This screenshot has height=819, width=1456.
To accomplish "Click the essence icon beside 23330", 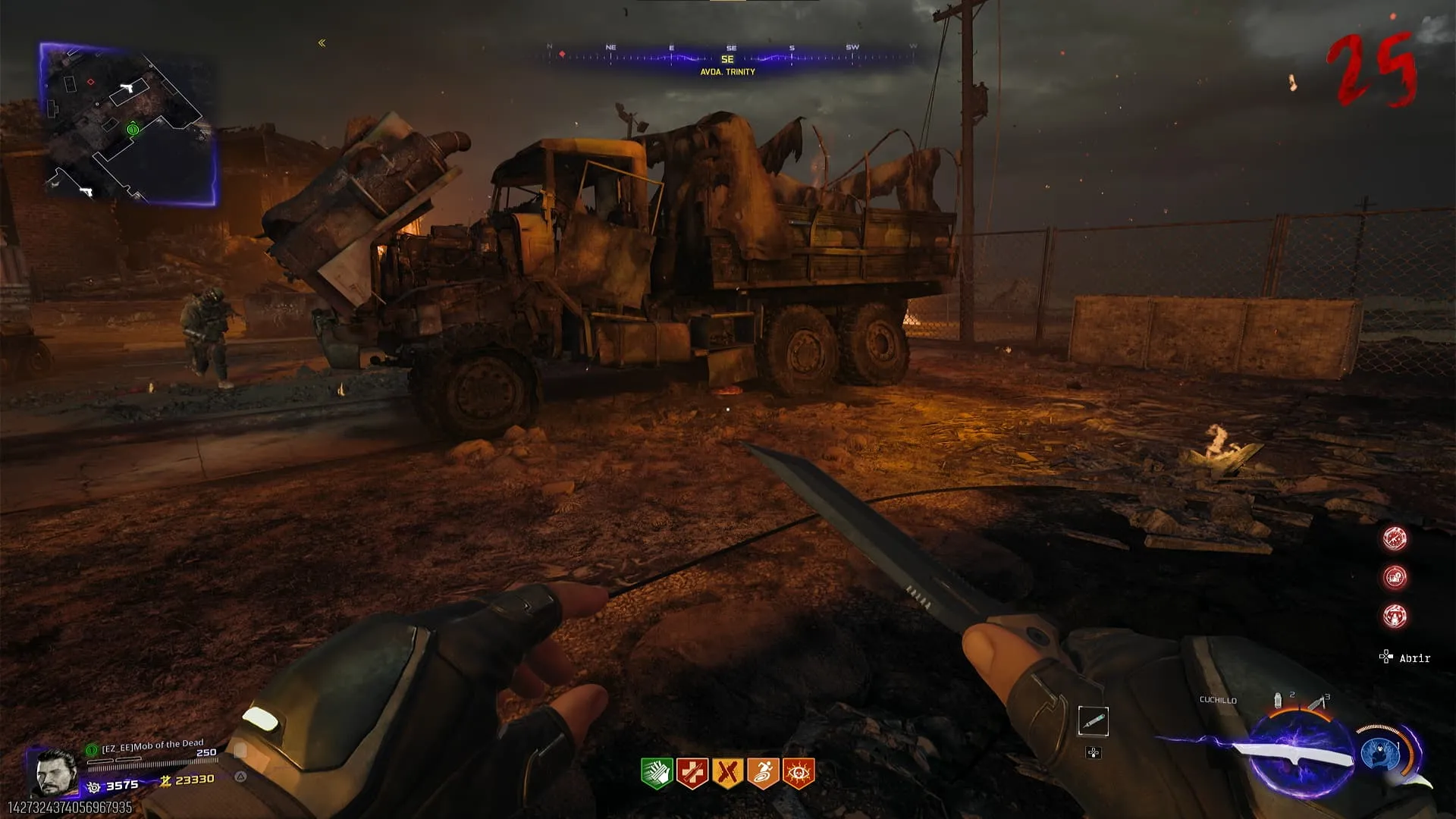I will (165, 780).
